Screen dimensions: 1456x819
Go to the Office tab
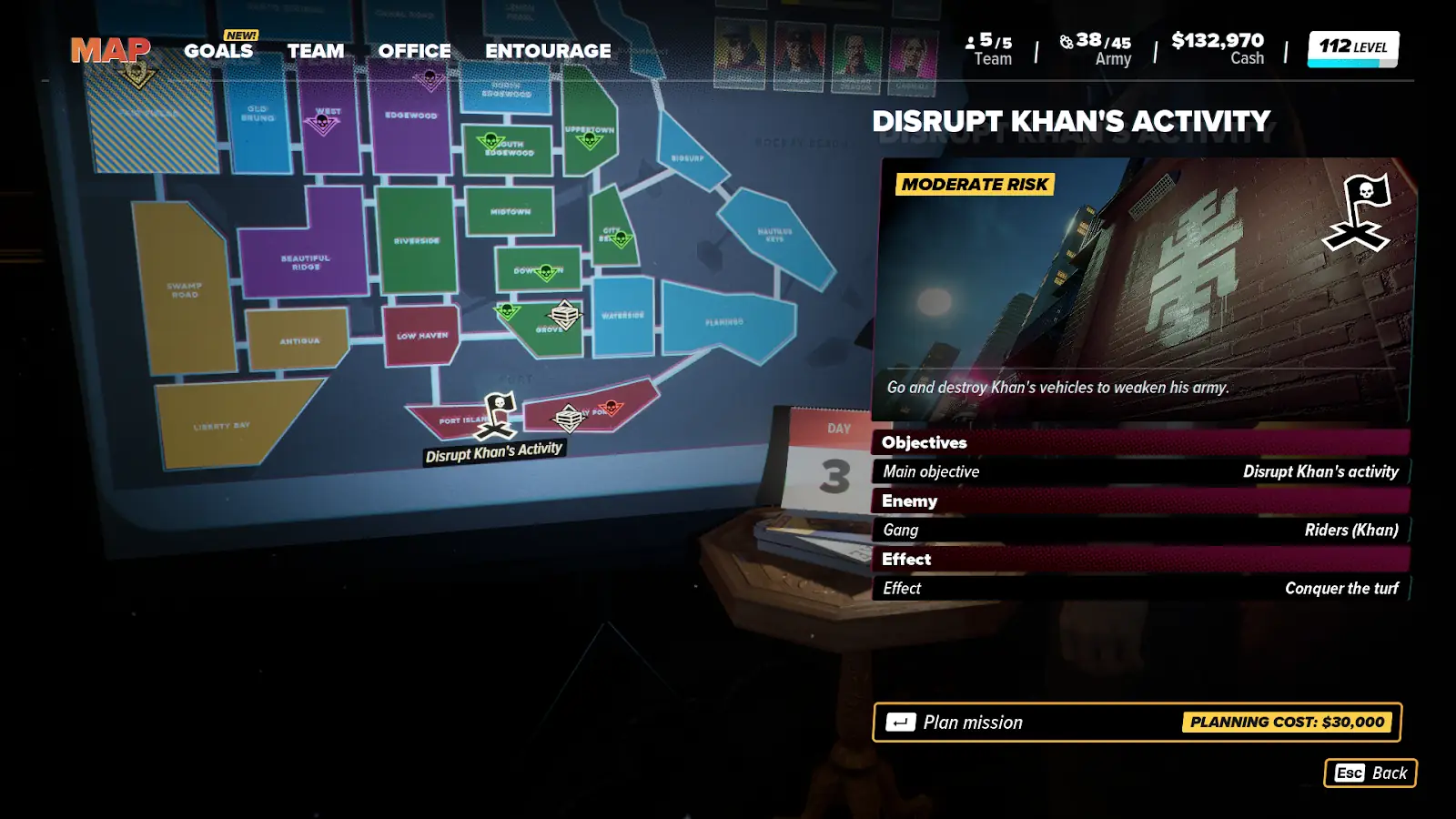tap(414, 51)
